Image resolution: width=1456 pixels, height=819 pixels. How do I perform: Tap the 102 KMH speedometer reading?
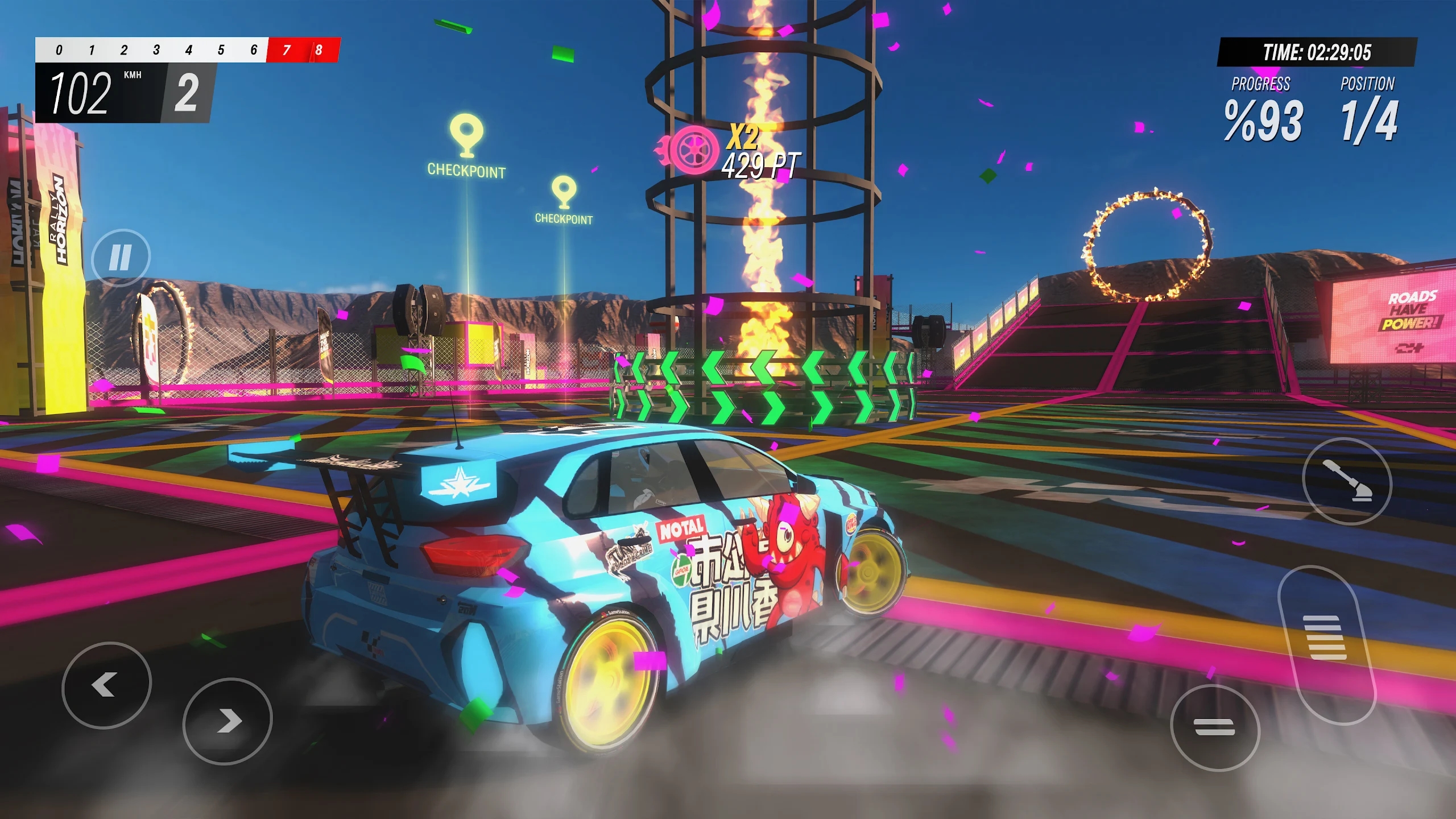tap(81, 93)
